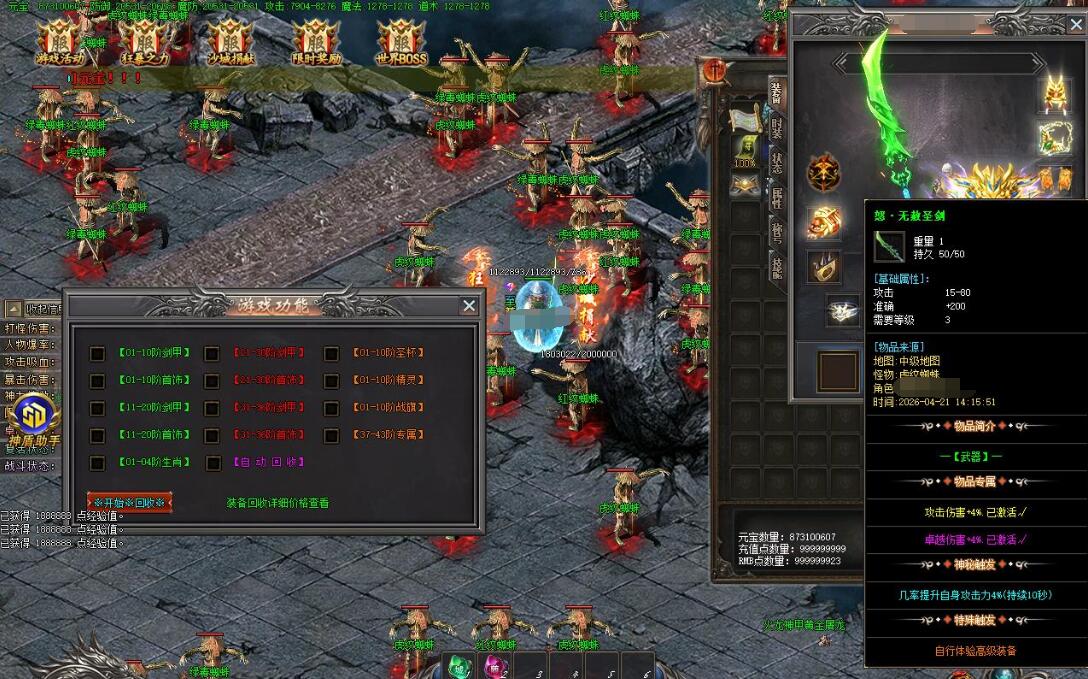Select the golden helmet equipment slot
Viewport: 1088px width, 679px height.
(x=1054, y=95)
